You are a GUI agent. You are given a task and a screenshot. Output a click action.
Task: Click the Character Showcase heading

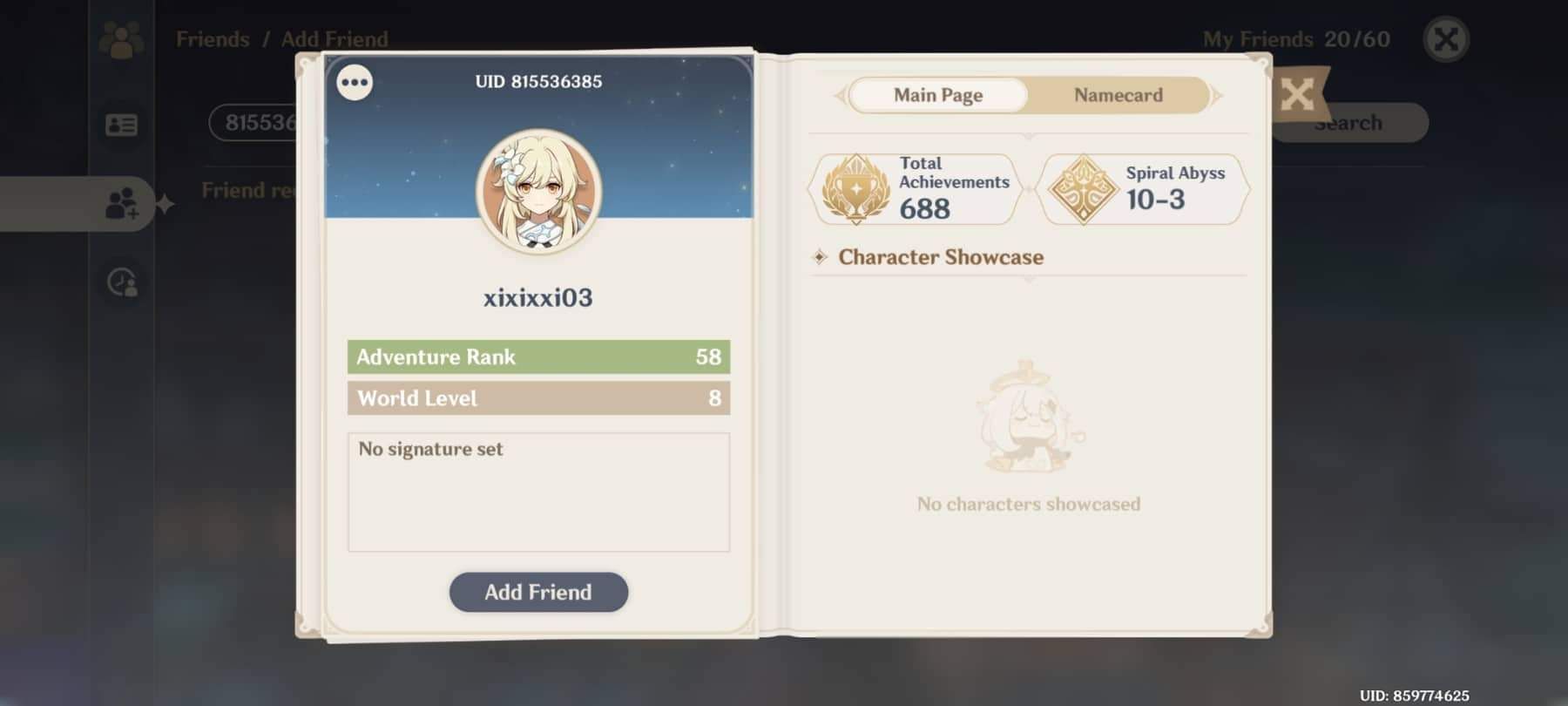point(940,257)
